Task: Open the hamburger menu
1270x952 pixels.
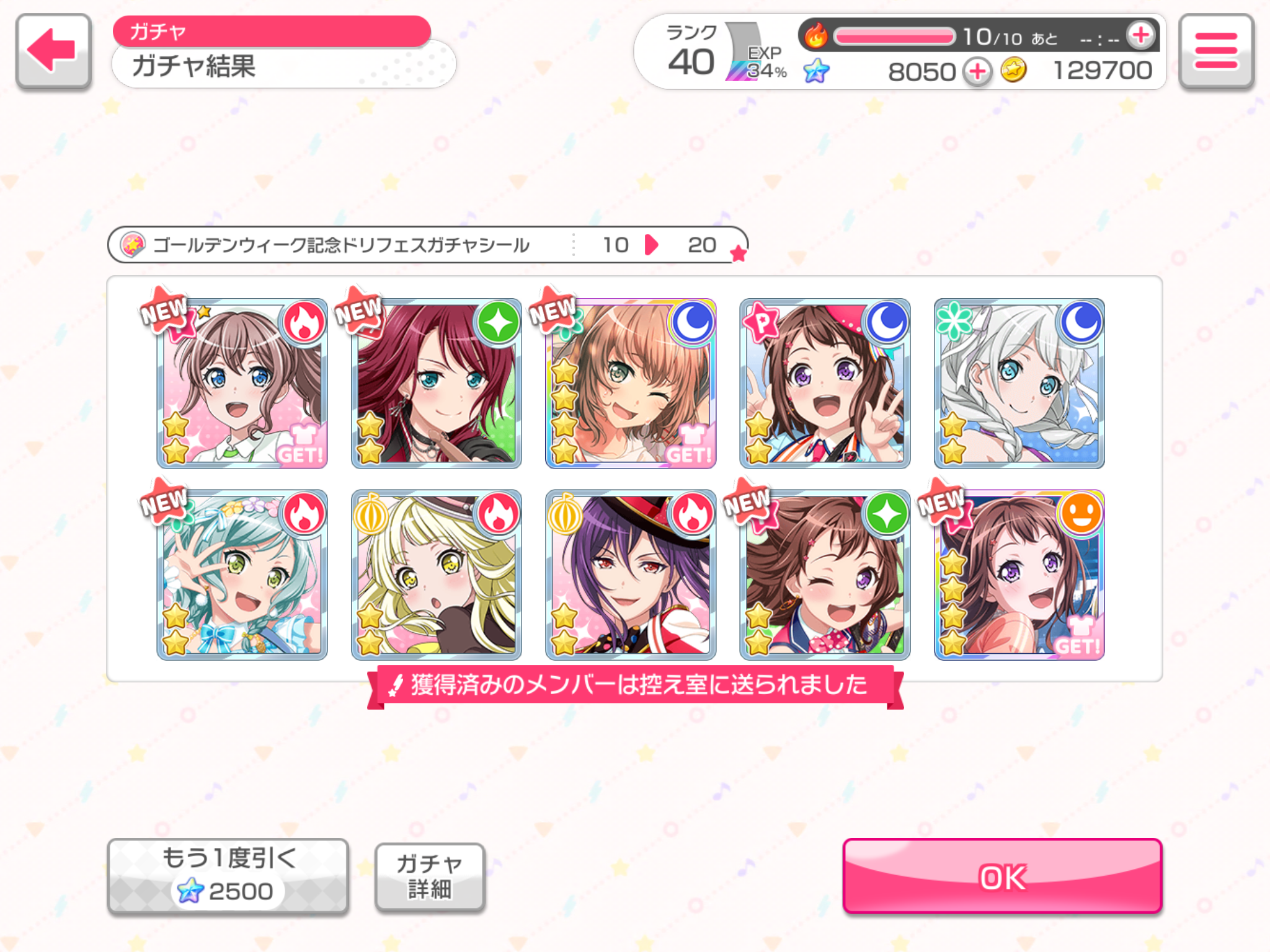Action: tap(1215, 51)
